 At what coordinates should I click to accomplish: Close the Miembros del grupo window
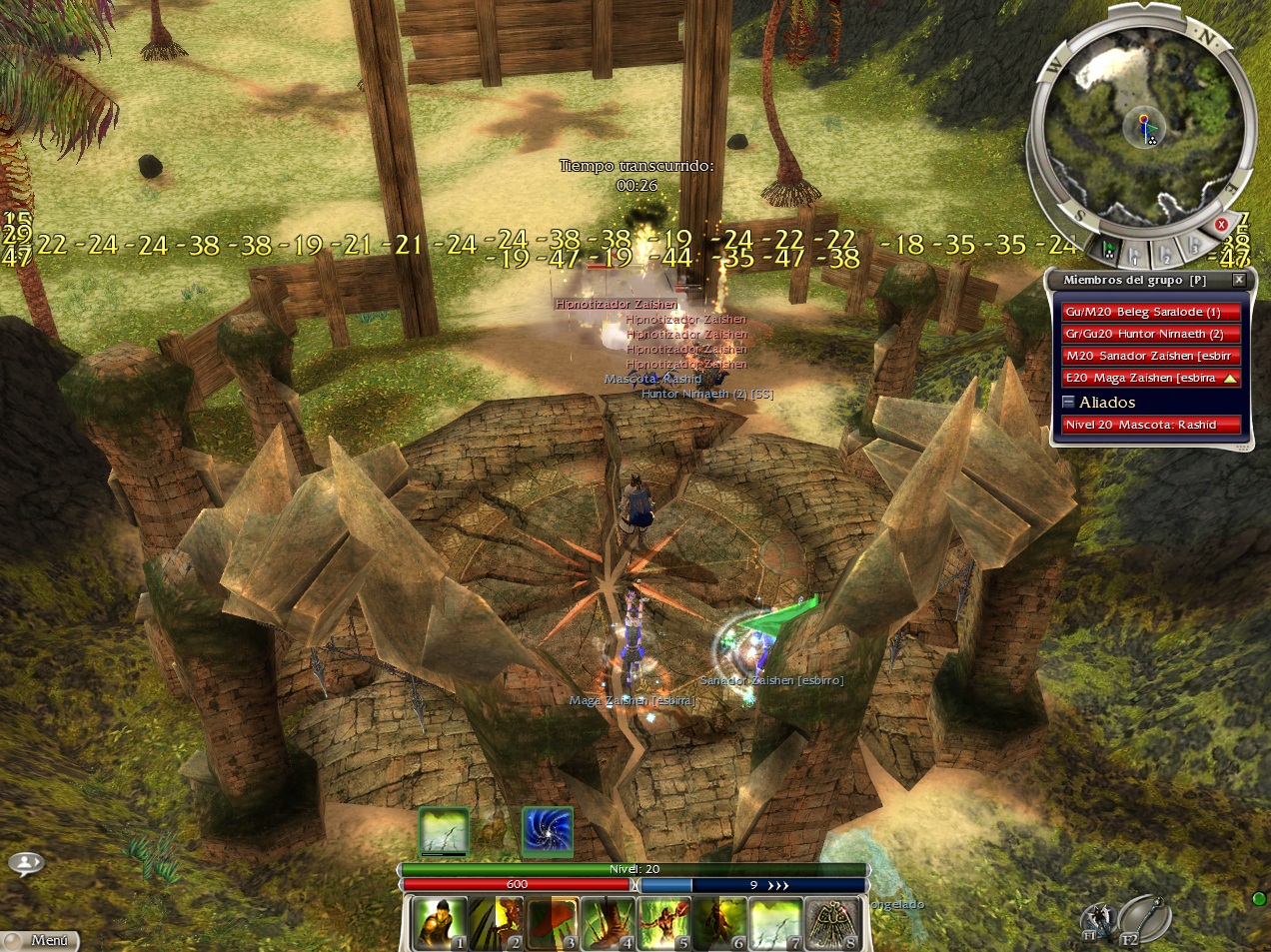1239,281
